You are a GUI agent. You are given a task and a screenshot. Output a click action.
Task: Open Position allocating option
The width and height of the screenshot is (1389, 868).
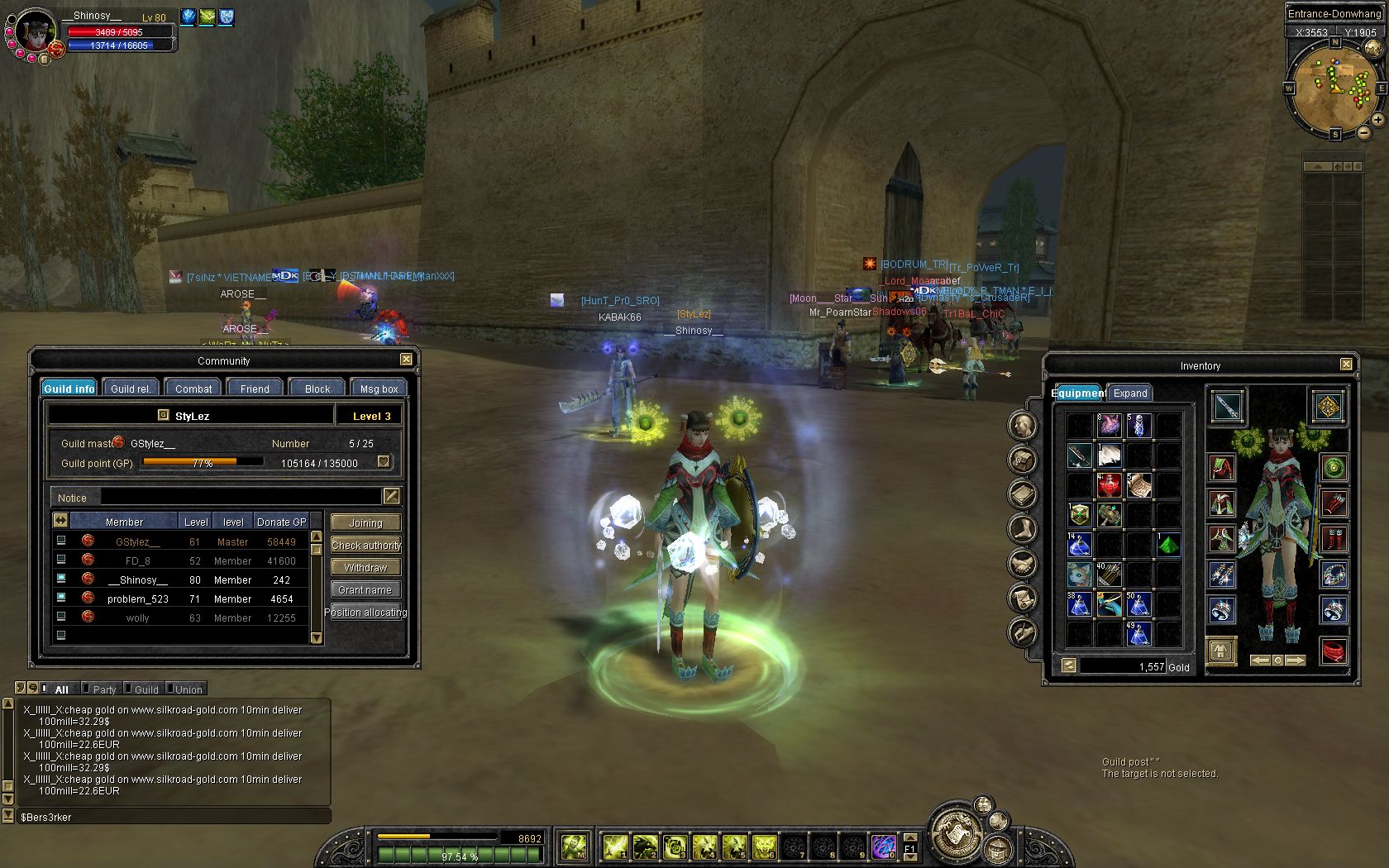coord(365,612)
